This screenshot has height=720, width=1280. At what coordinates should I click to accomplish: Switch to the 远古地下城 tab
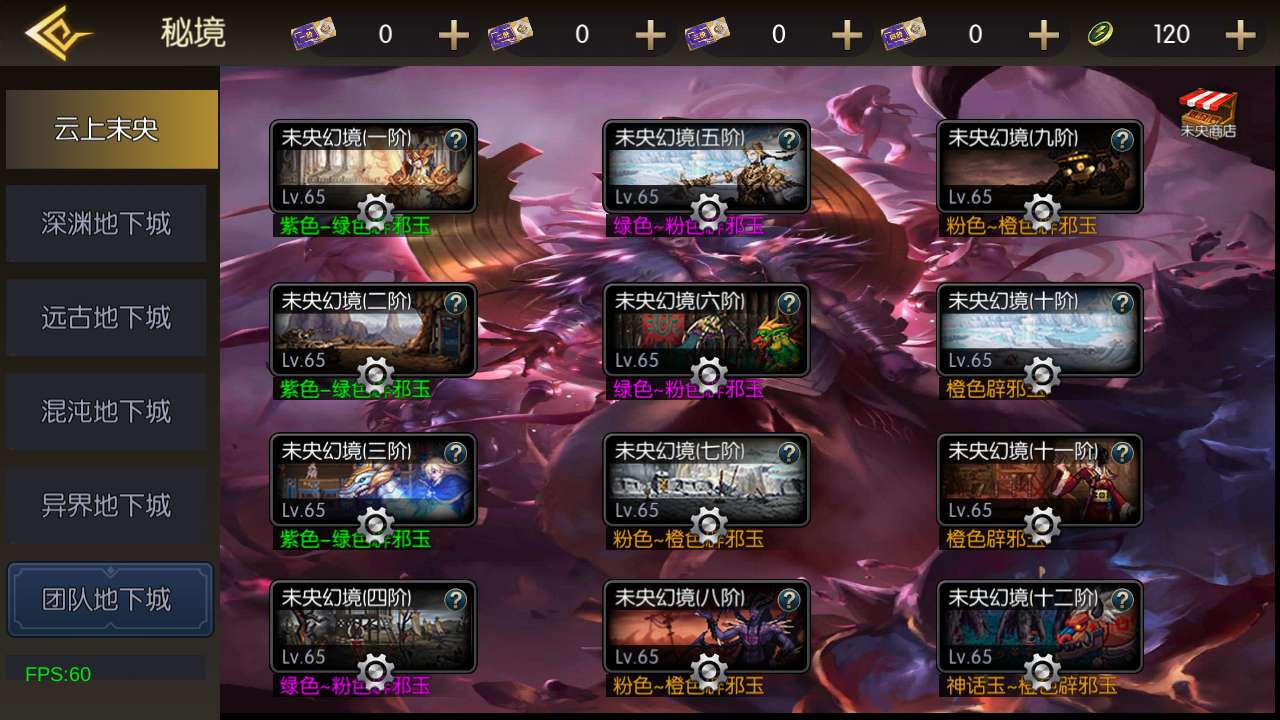(106, 317)
